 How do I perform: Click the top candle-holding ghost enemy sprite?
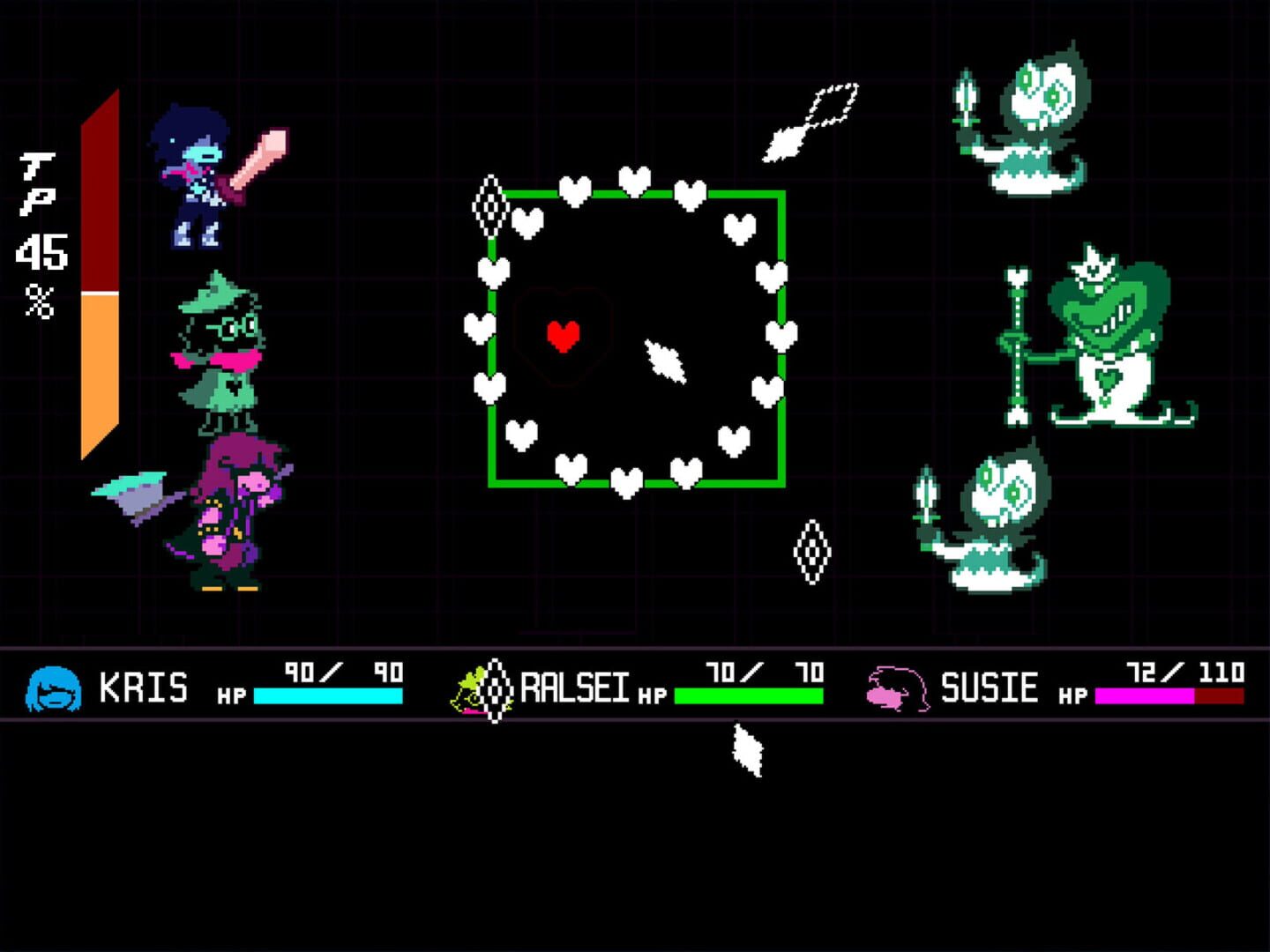[1027, 119]
